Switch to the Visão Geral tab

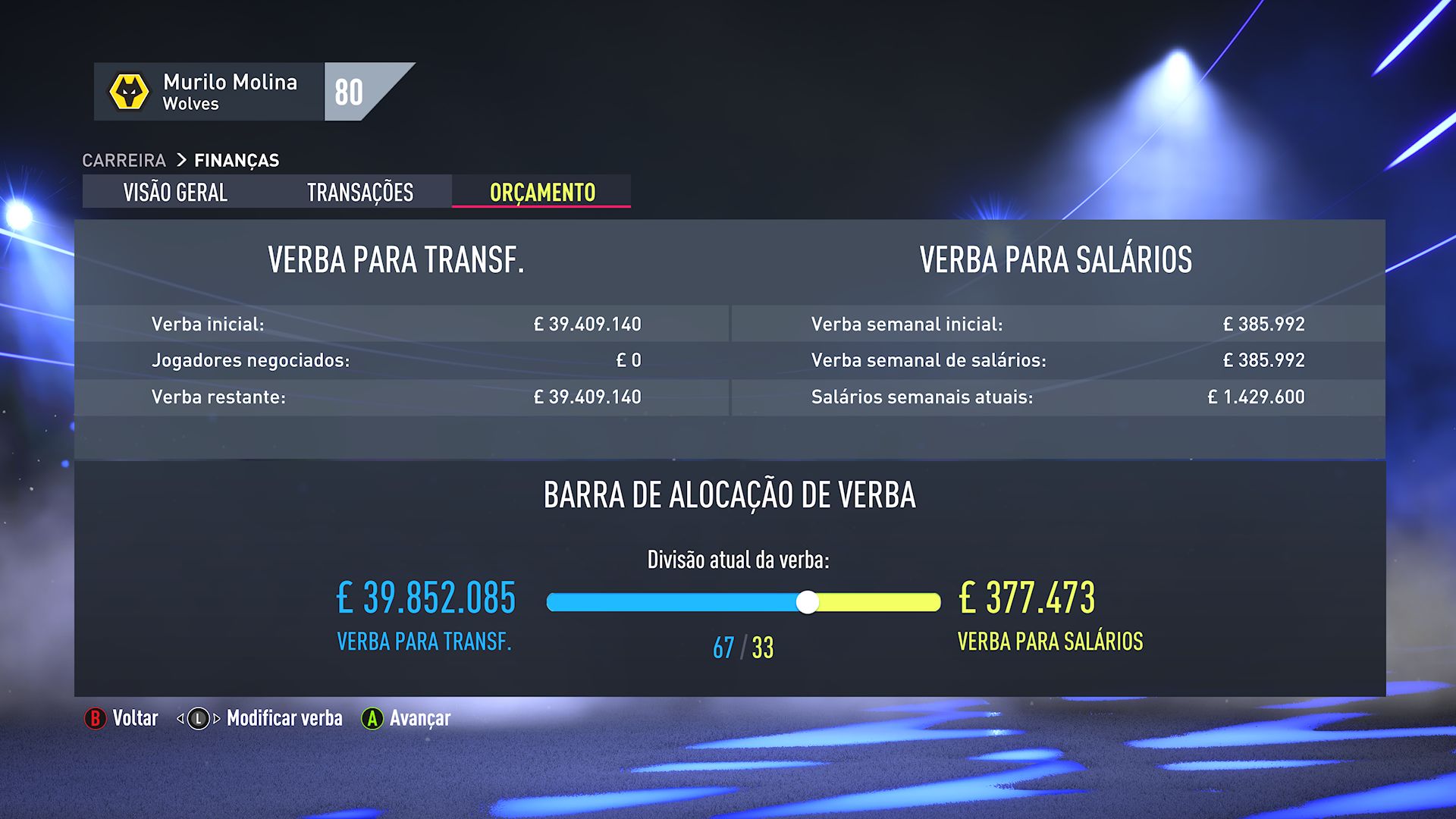click(x=175, y=193)
